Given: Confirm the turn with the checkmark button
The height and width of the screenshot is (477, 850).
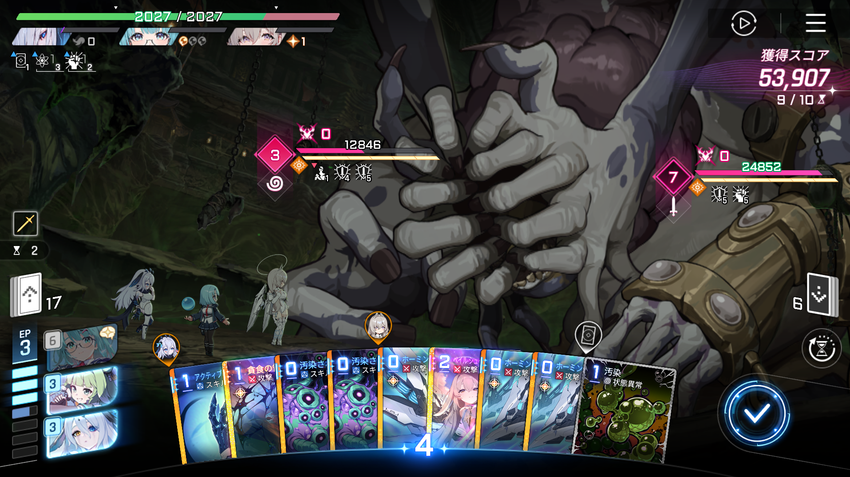Looking at the screenshot, I should tap(753, 414).
